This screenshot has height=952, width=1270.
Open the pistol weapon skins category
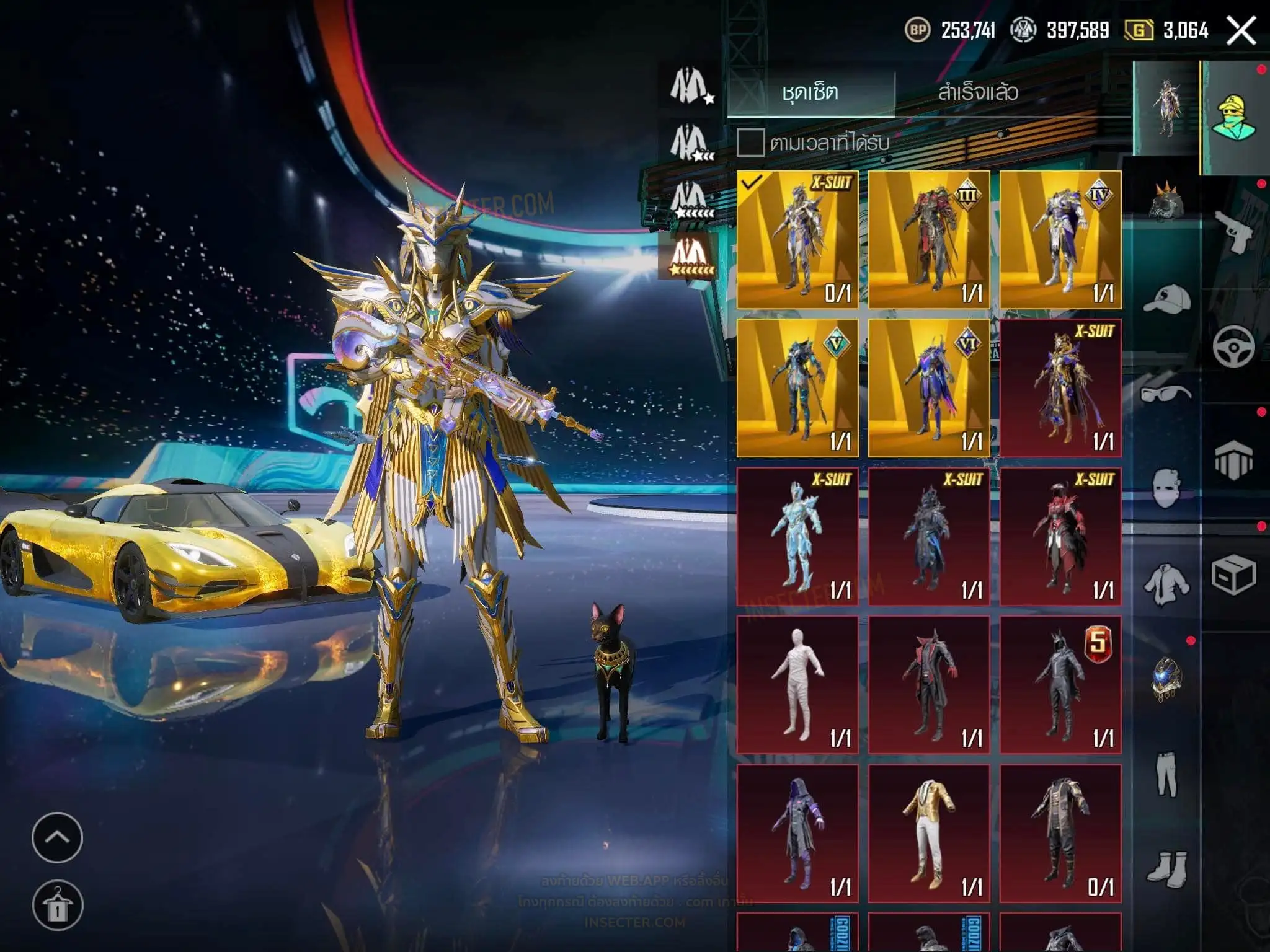click(x=1234, y=232)
